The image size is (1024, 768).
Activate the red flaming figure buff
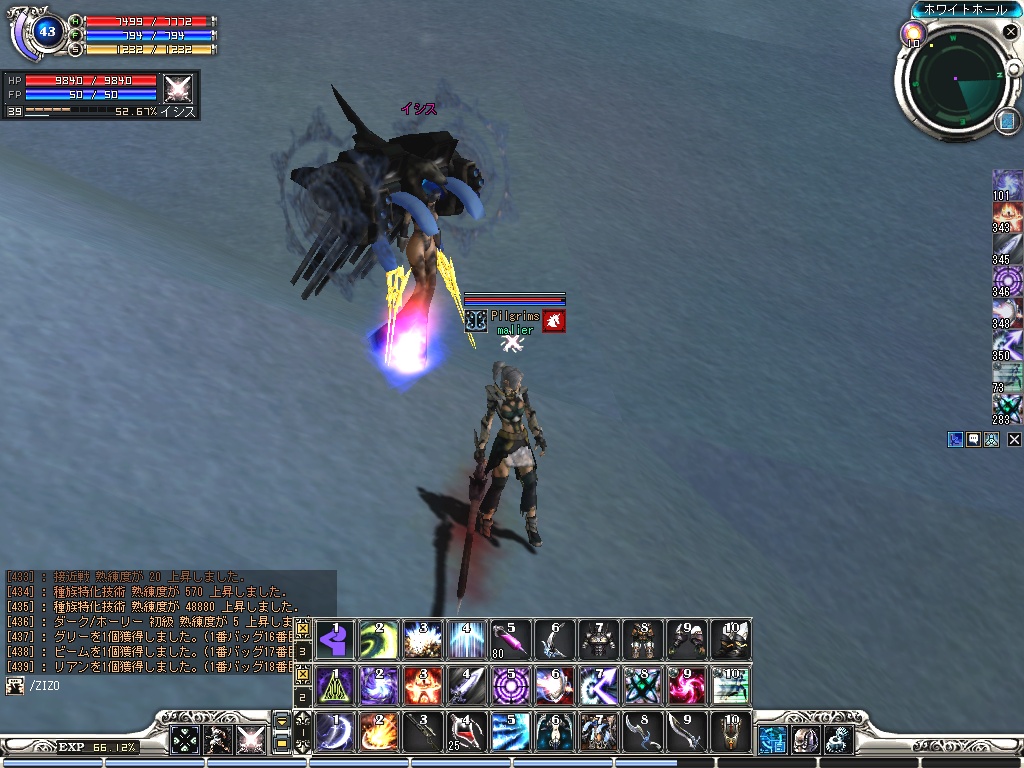(x=423, y=685)
